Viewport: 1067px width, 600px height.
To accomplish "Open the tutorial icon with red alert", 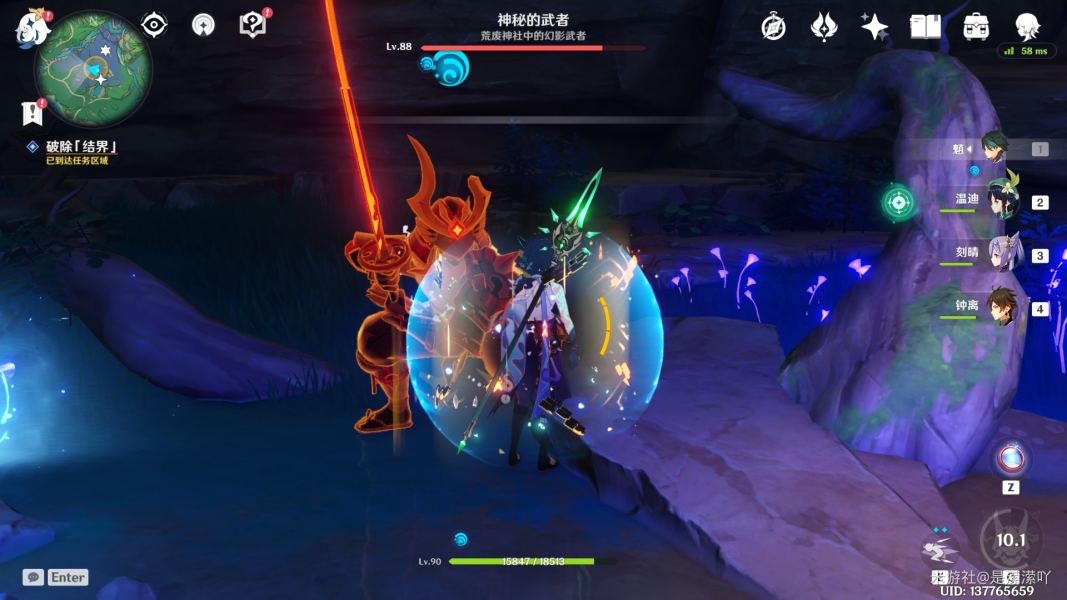I will click(x=253, y=25).
